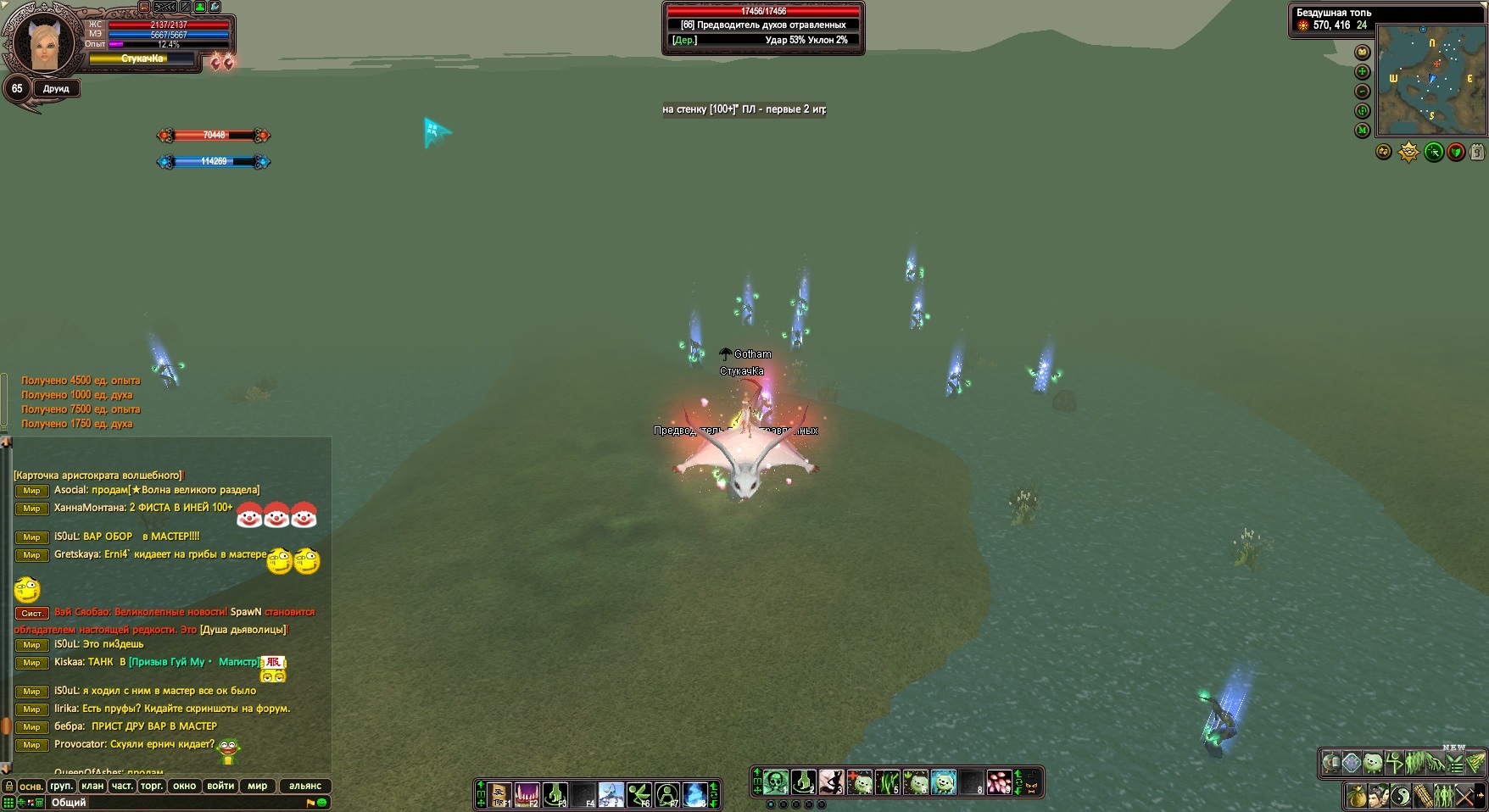Image resolution: width=1489 pixels, height=812 pixels.
Task: Use the blue flame skill on F8
Action: pos(694,794)
